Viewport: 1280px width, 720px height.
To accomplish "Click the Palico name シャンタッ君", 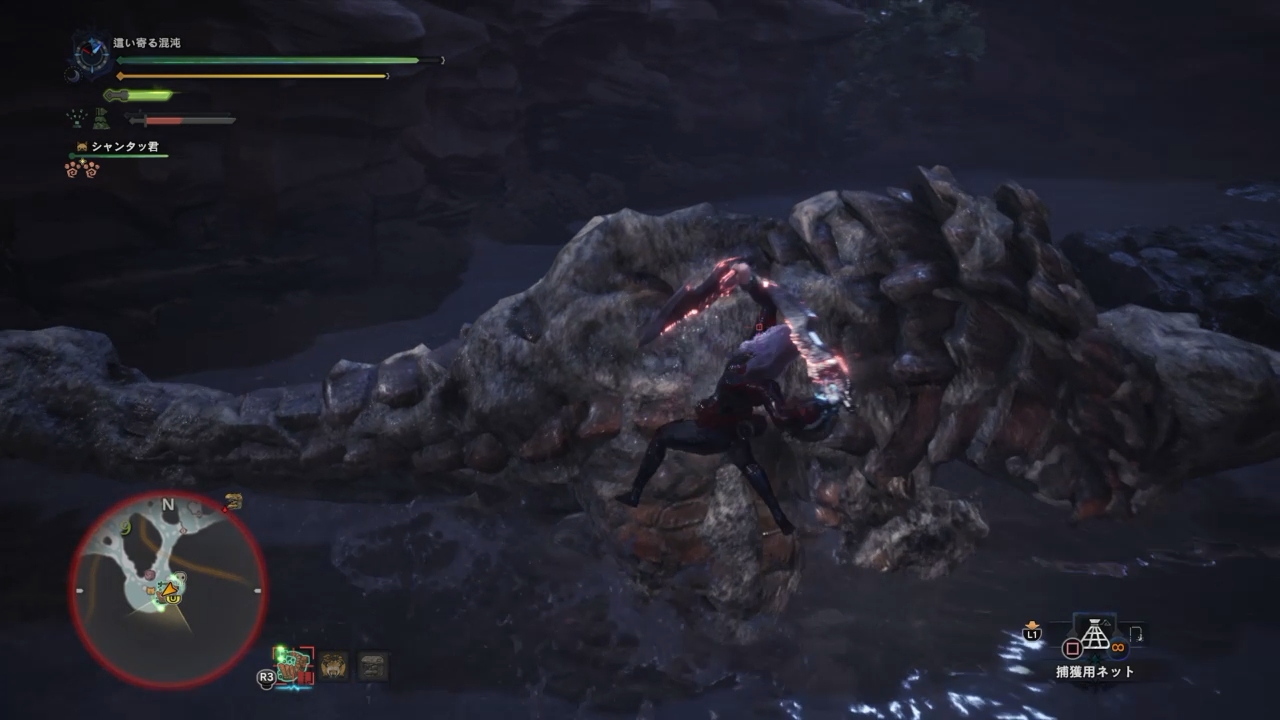I will [124, 147].
